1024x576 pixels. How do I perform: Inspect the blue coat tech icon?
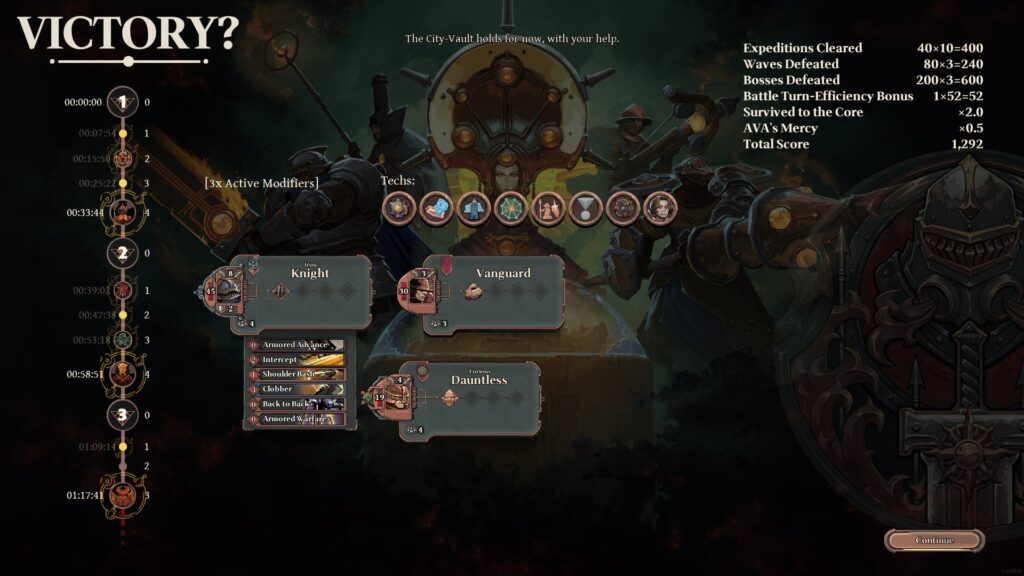point(473,208)
